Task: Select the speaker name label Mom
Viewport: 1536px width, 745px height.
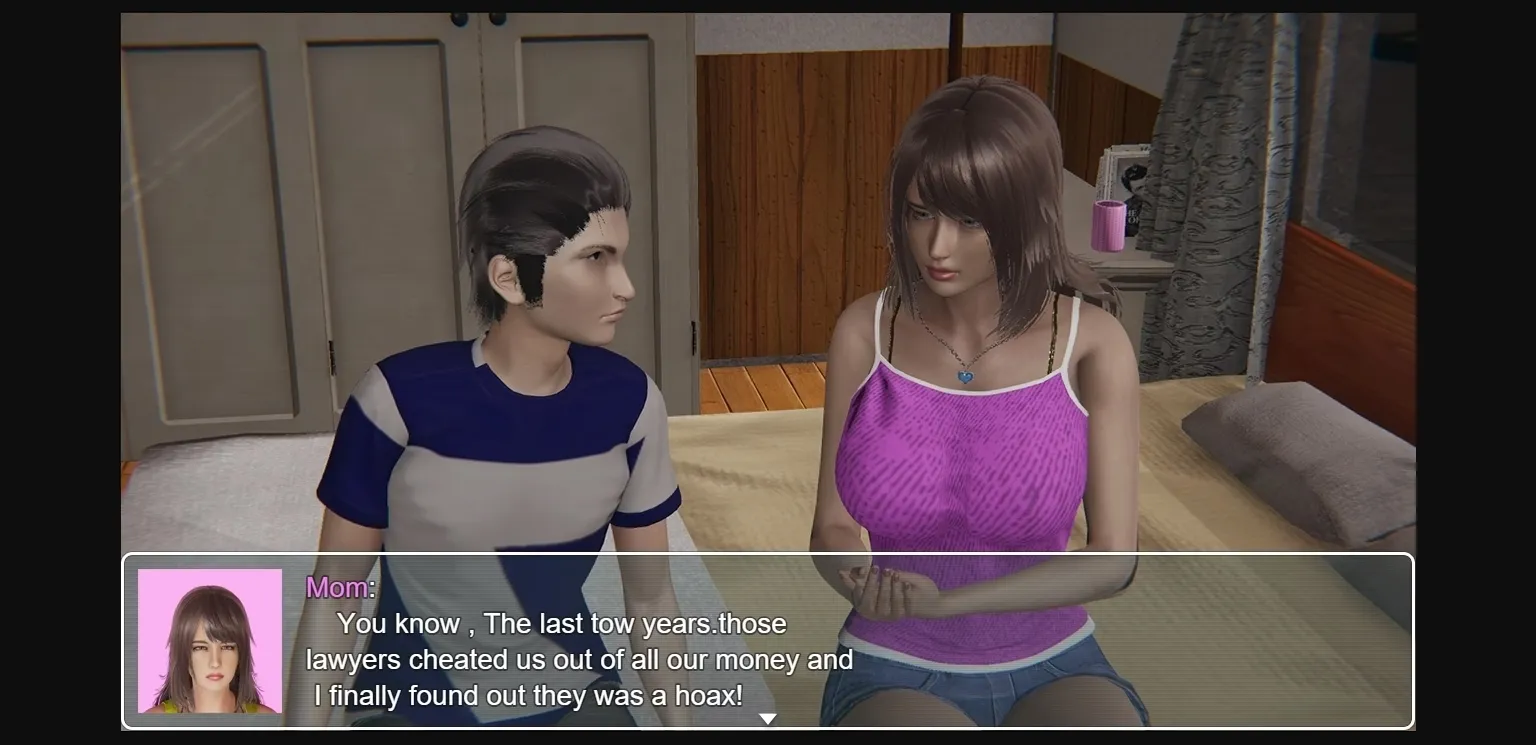Action: 335,587
